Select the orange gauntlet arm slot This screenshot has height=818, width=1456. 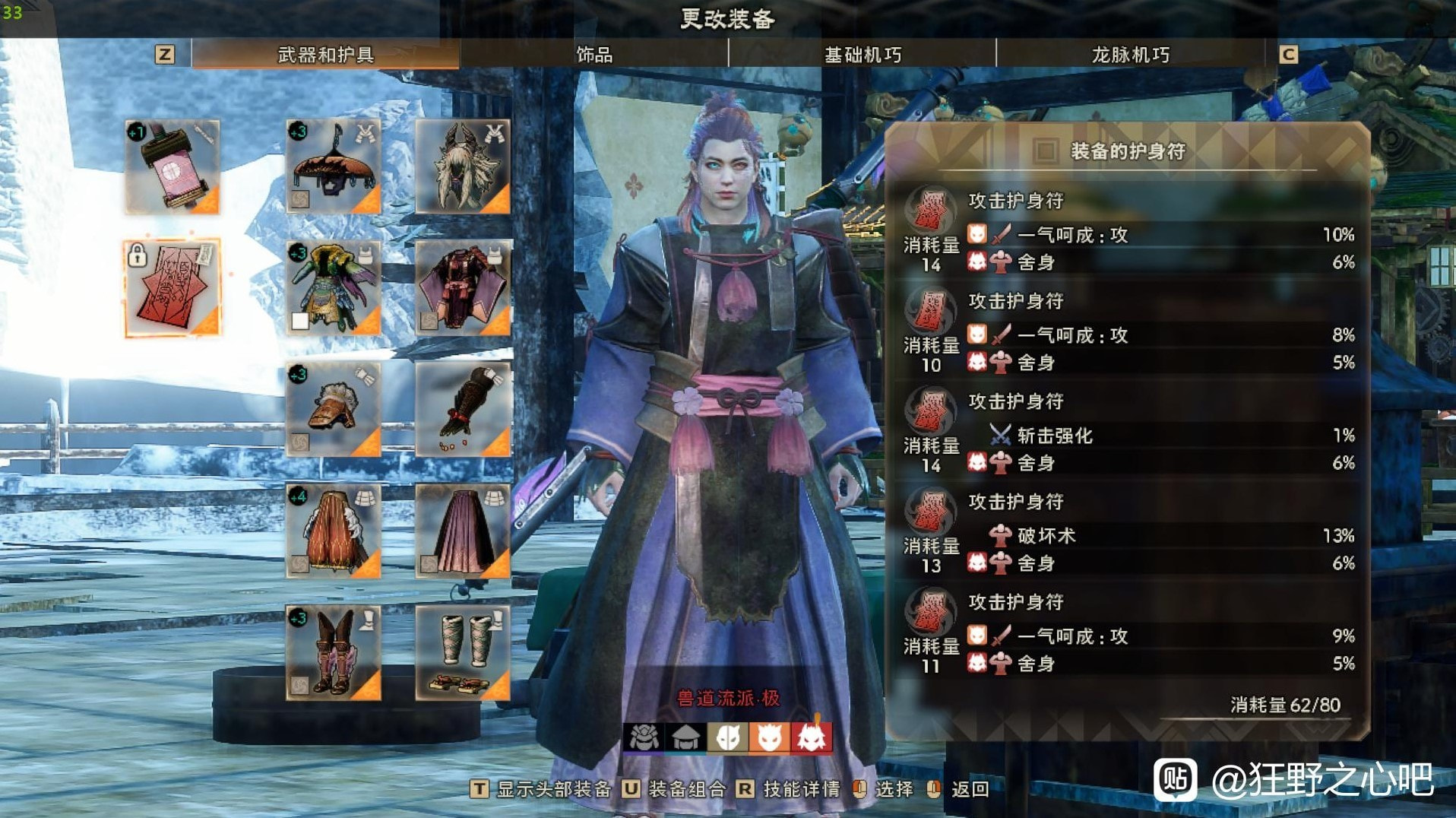(x=334, y=410)
